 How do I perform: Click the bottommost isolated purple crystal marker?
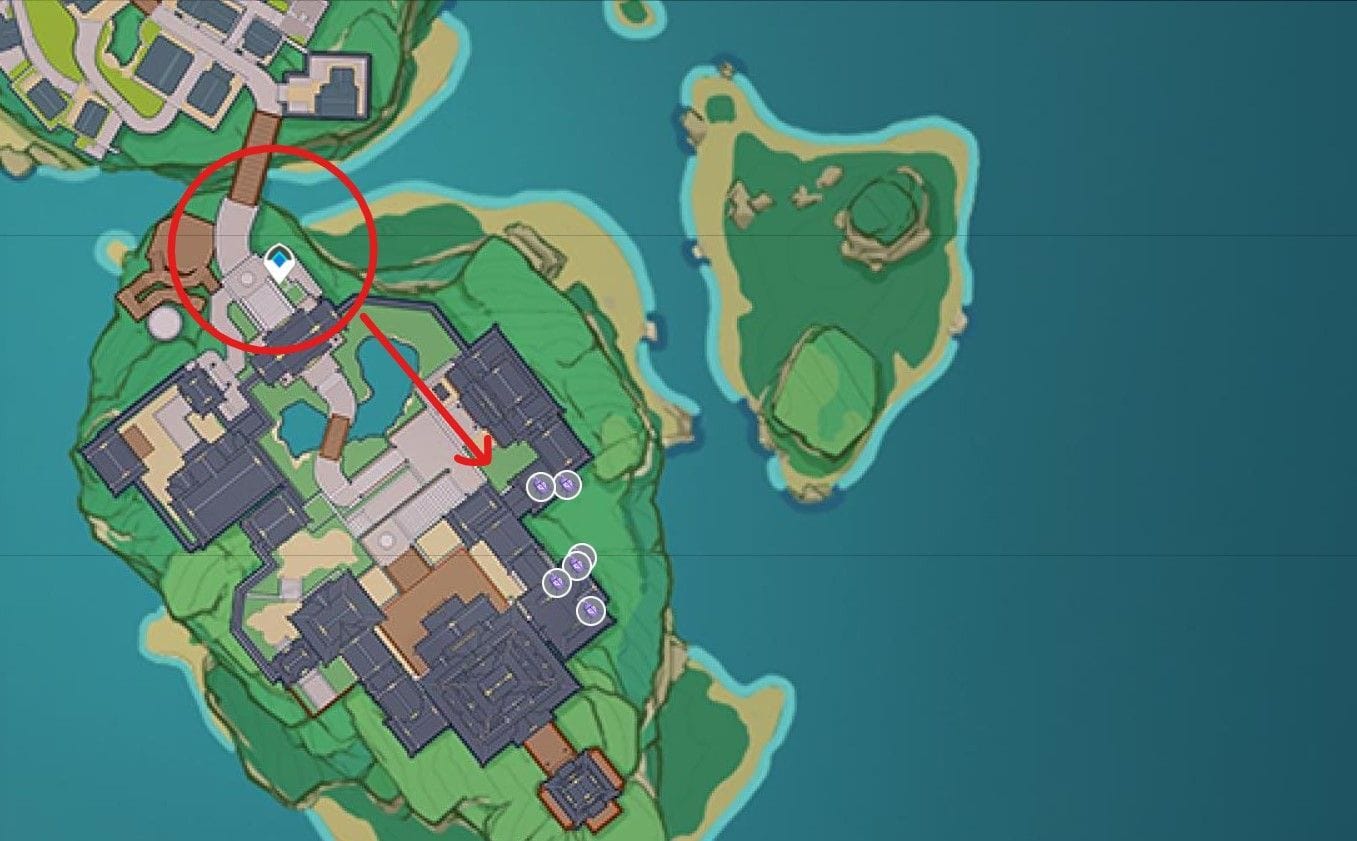pyautogui.click(x=590, y=611)
